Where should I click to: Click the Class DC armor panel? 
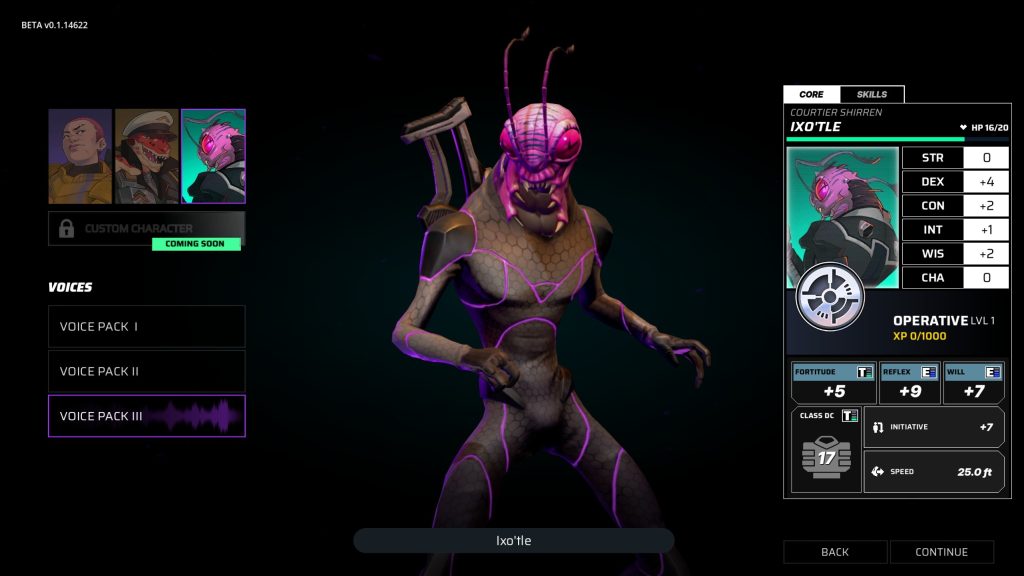click(x=826, y=450)
